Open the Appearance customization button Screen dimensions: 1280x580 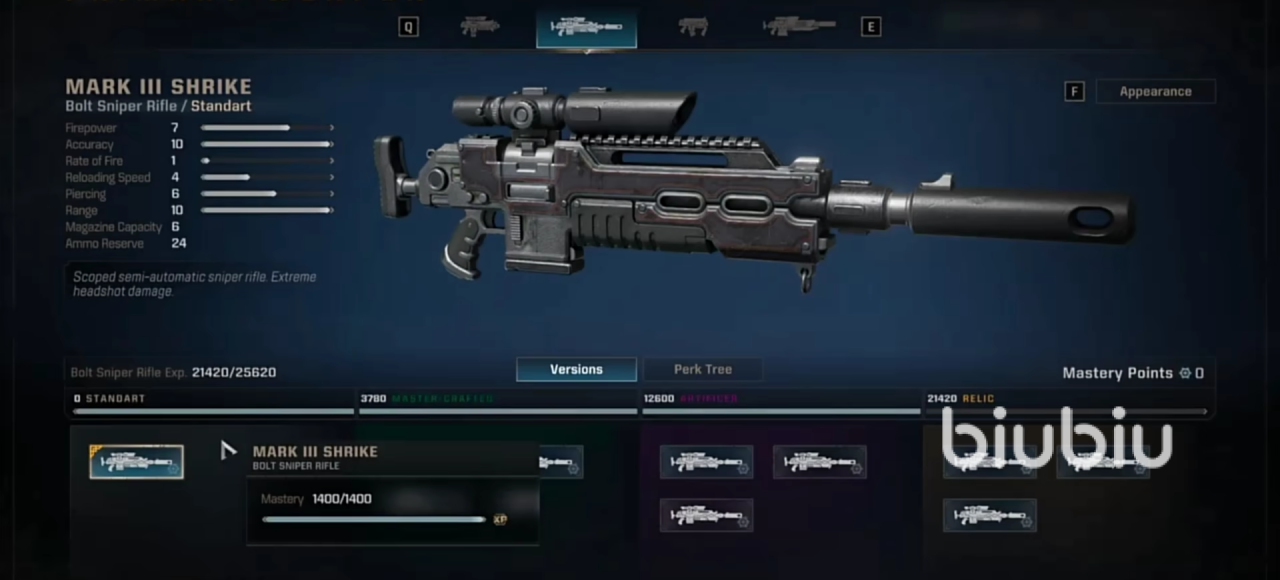[1155, 91]
